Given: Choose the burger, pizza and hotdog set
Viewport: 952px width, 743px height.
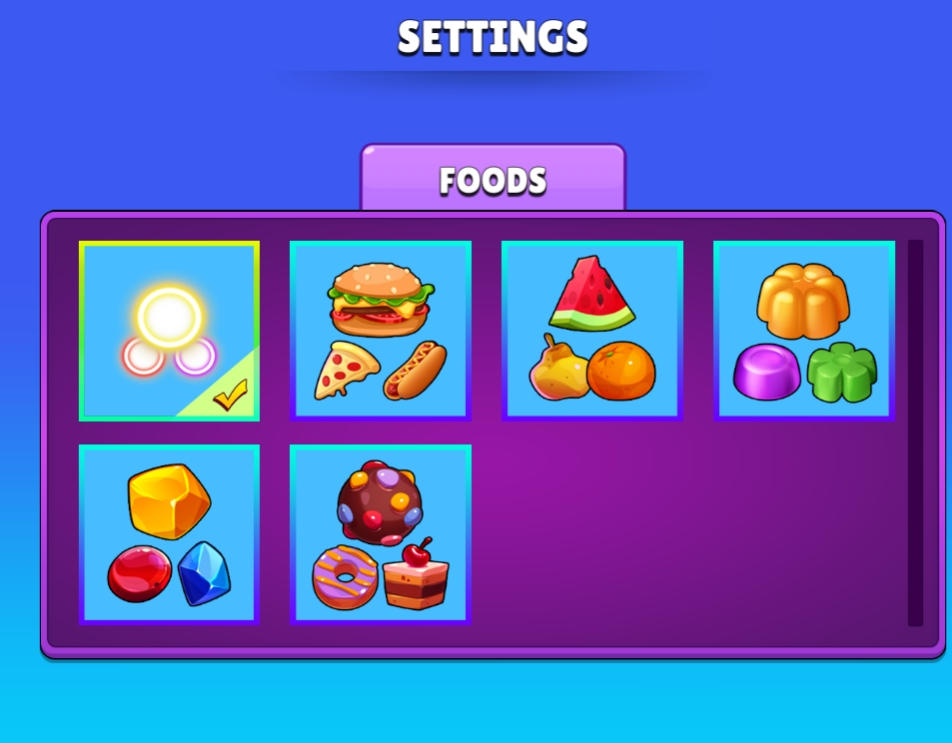Looking at the screenshot, I should [380, 330].
